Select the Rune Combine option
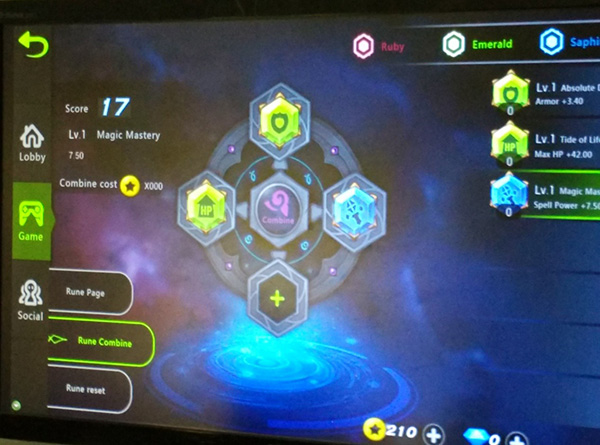The image size is (600, 445). coord(100,340)
